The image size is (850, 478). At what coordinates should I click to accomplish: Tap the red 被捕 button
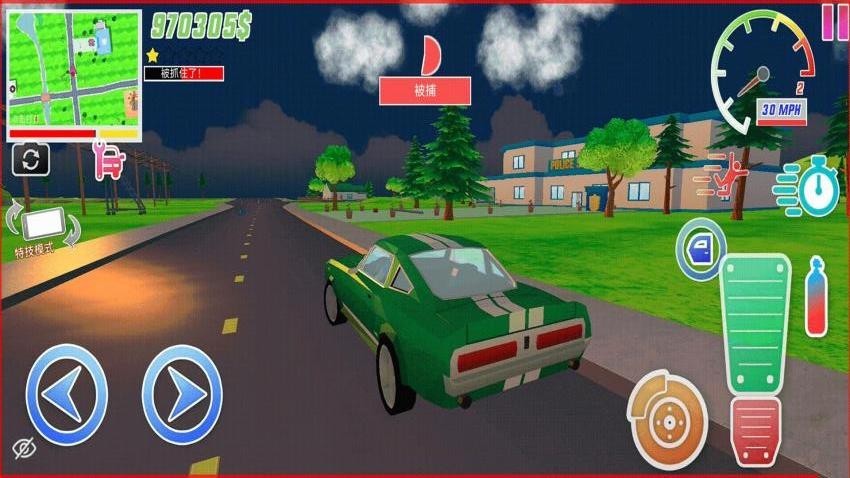[x=425, y=91]
